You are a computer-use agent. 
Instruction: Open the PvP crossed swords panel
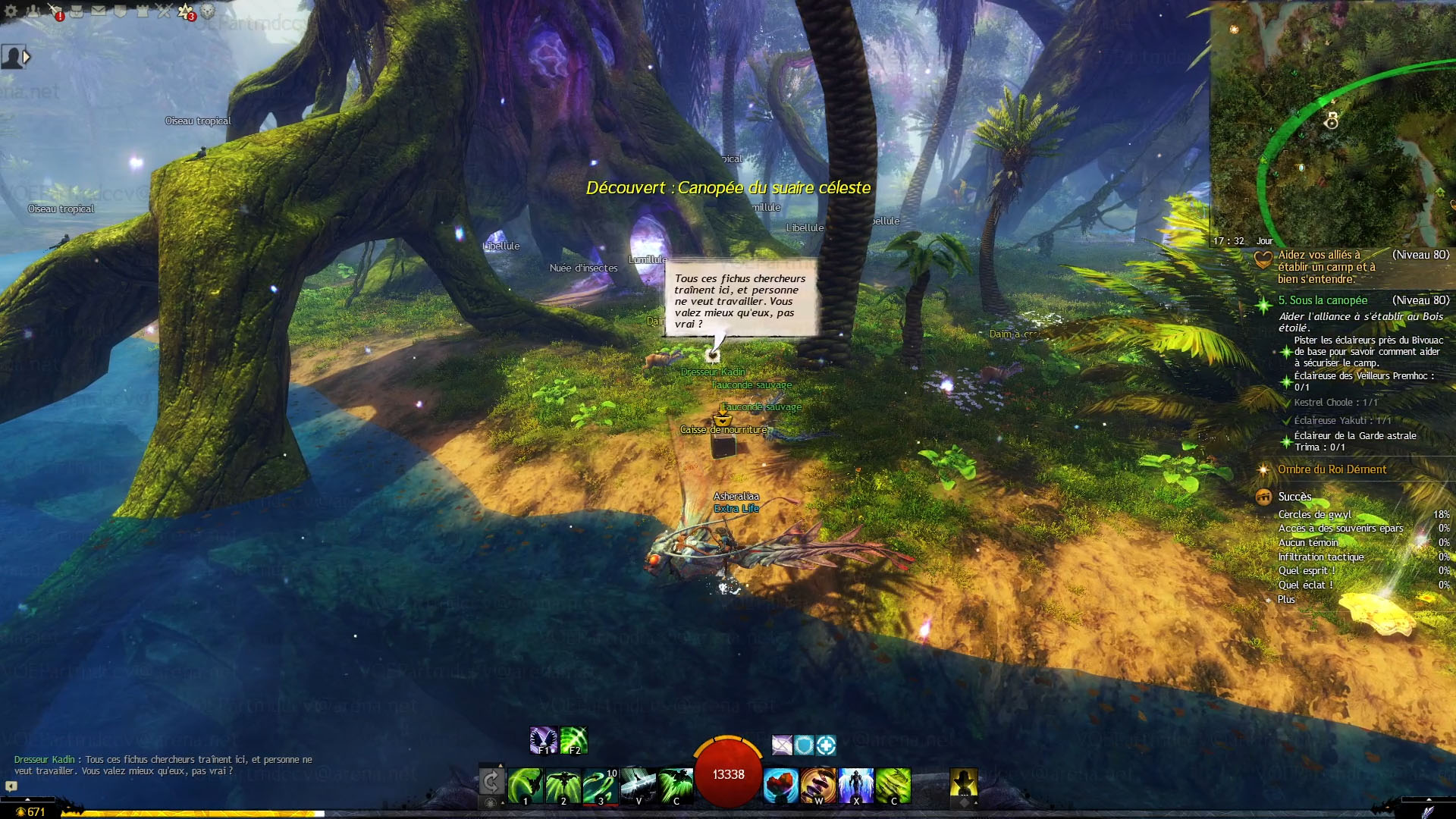pos(164,11)
